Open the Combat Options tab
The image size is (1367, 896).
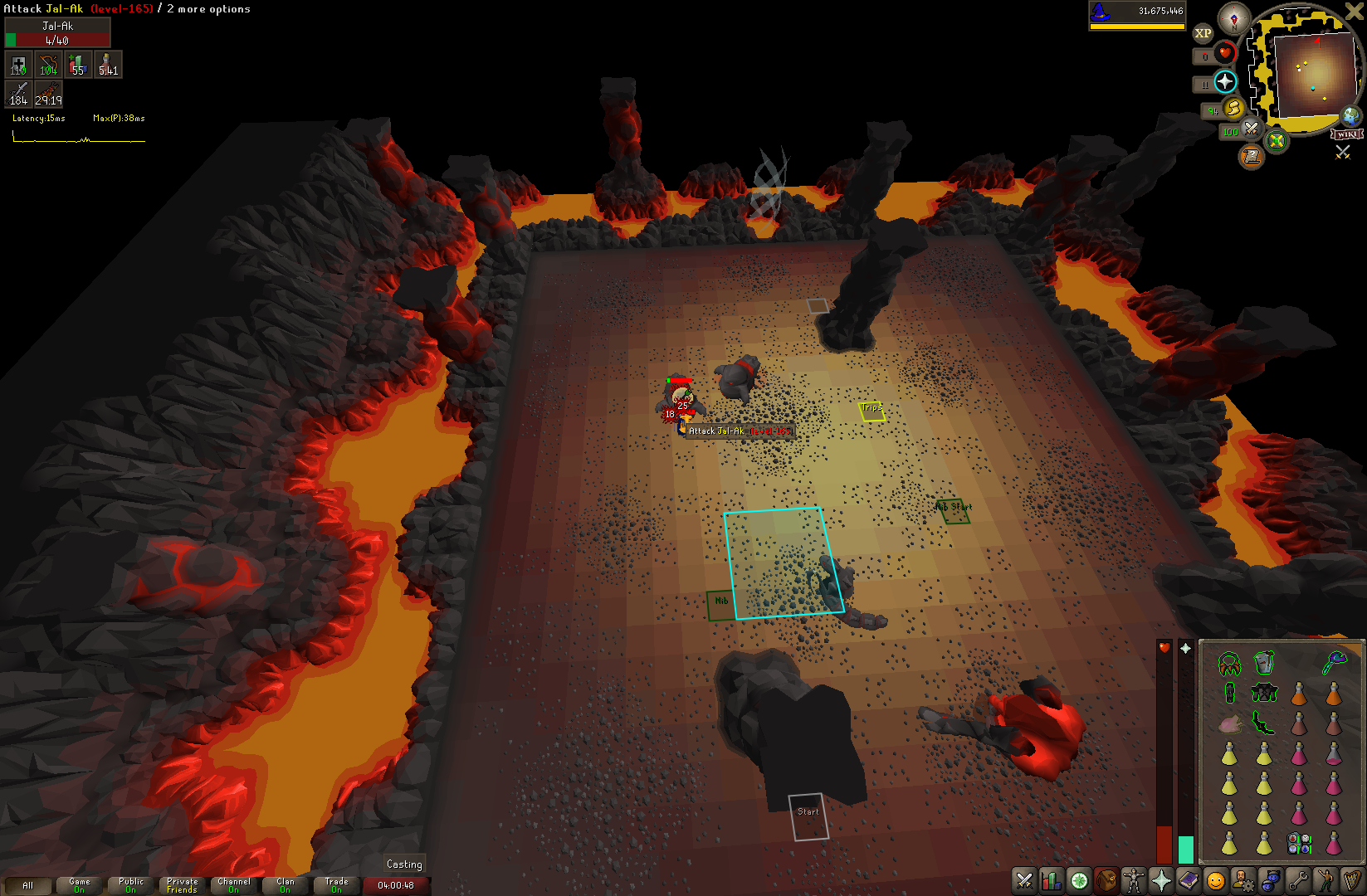click(1024, 880)
